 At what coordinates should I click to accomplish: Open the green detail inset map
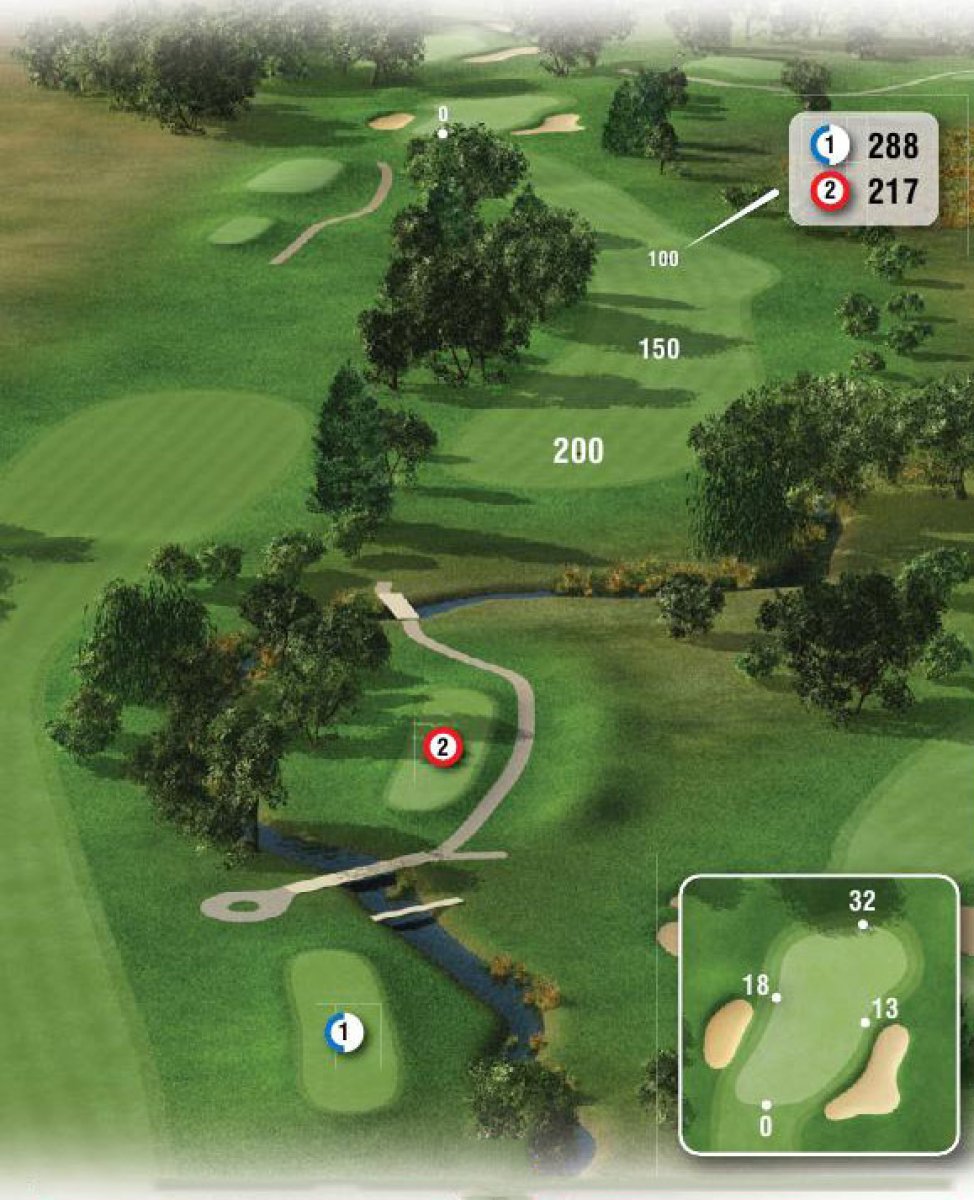[x=818, y=1014]
